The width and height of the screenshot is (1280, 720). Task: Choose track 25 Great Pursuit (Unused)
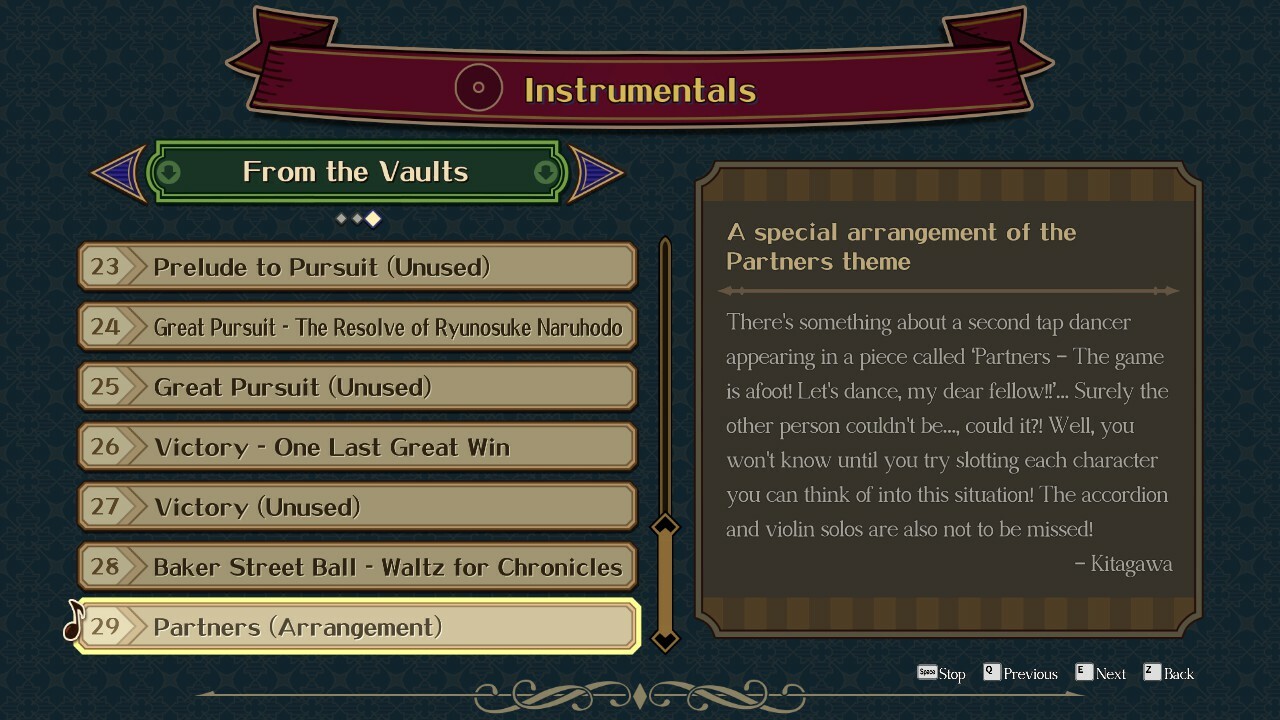coord(357,387)
